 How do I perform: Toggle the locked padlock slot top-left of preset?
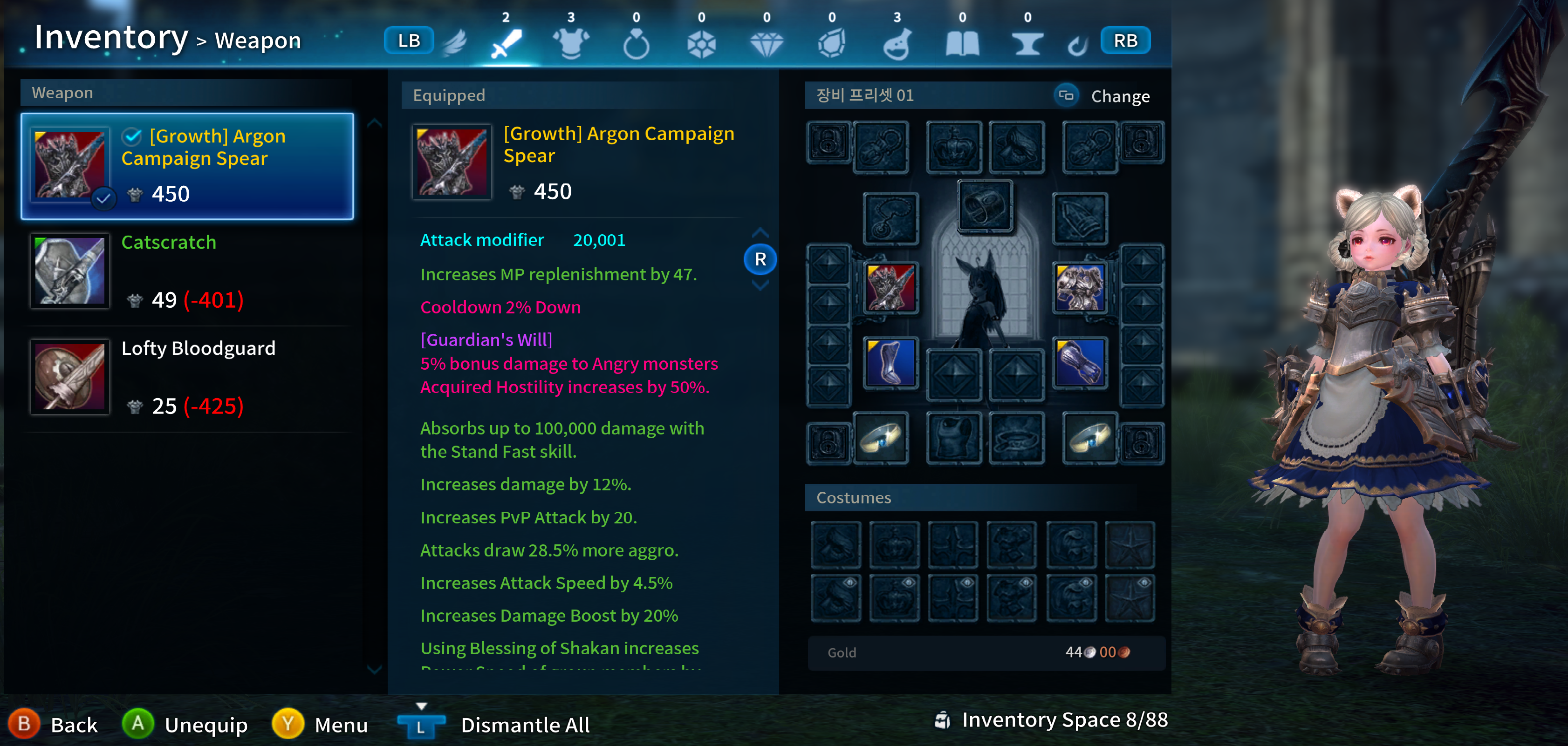[x=828, y=141]
